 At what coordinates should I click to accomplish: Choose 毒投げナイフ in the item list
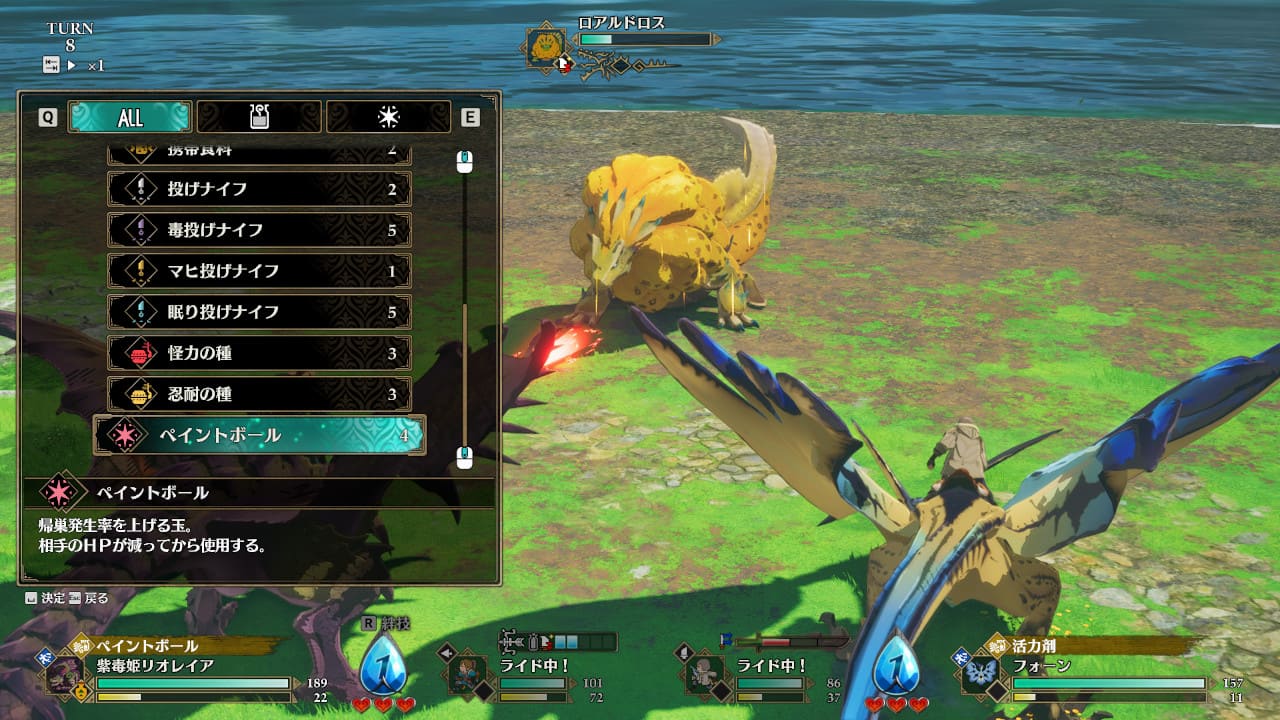point(259,230)
